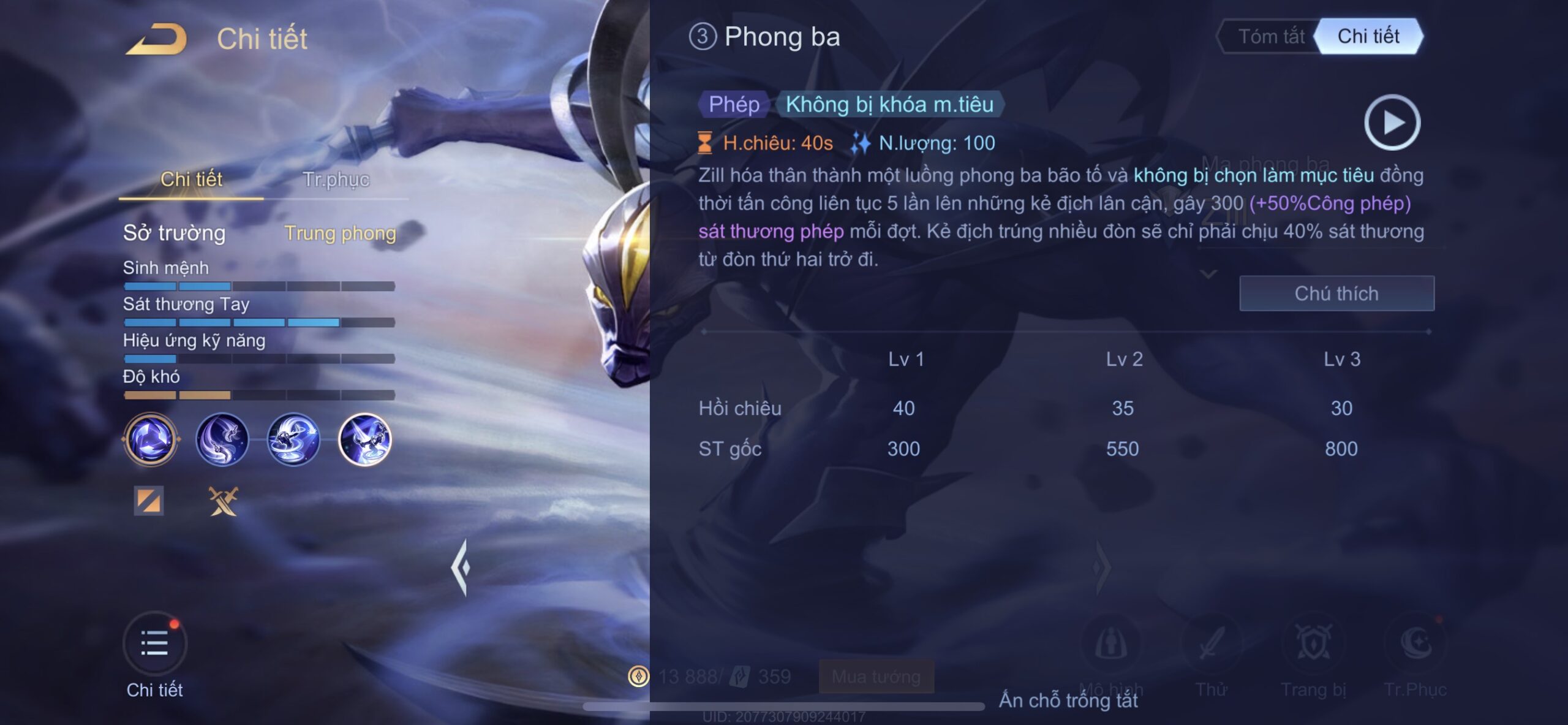
Task: Click the orange square rune icon
Action: (x=149, y=501)
